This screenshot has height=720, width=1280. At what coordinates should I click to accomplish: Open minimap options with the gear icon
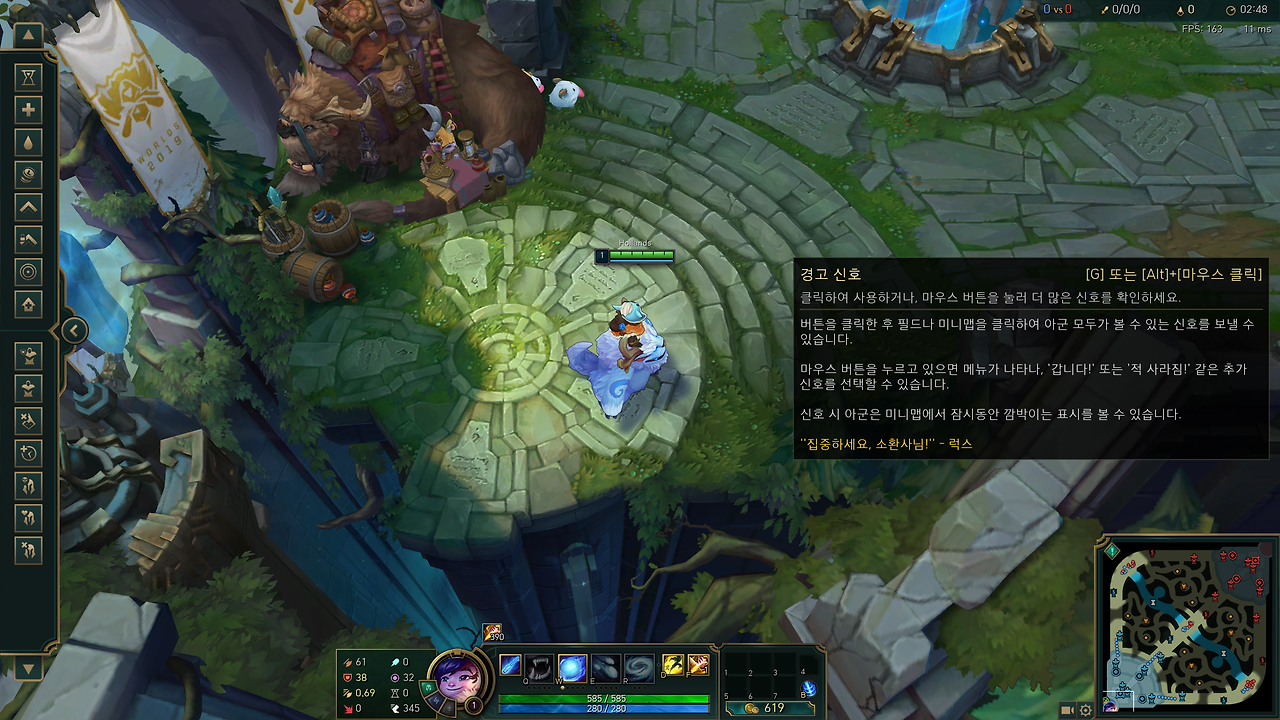tap(1085, 710)
